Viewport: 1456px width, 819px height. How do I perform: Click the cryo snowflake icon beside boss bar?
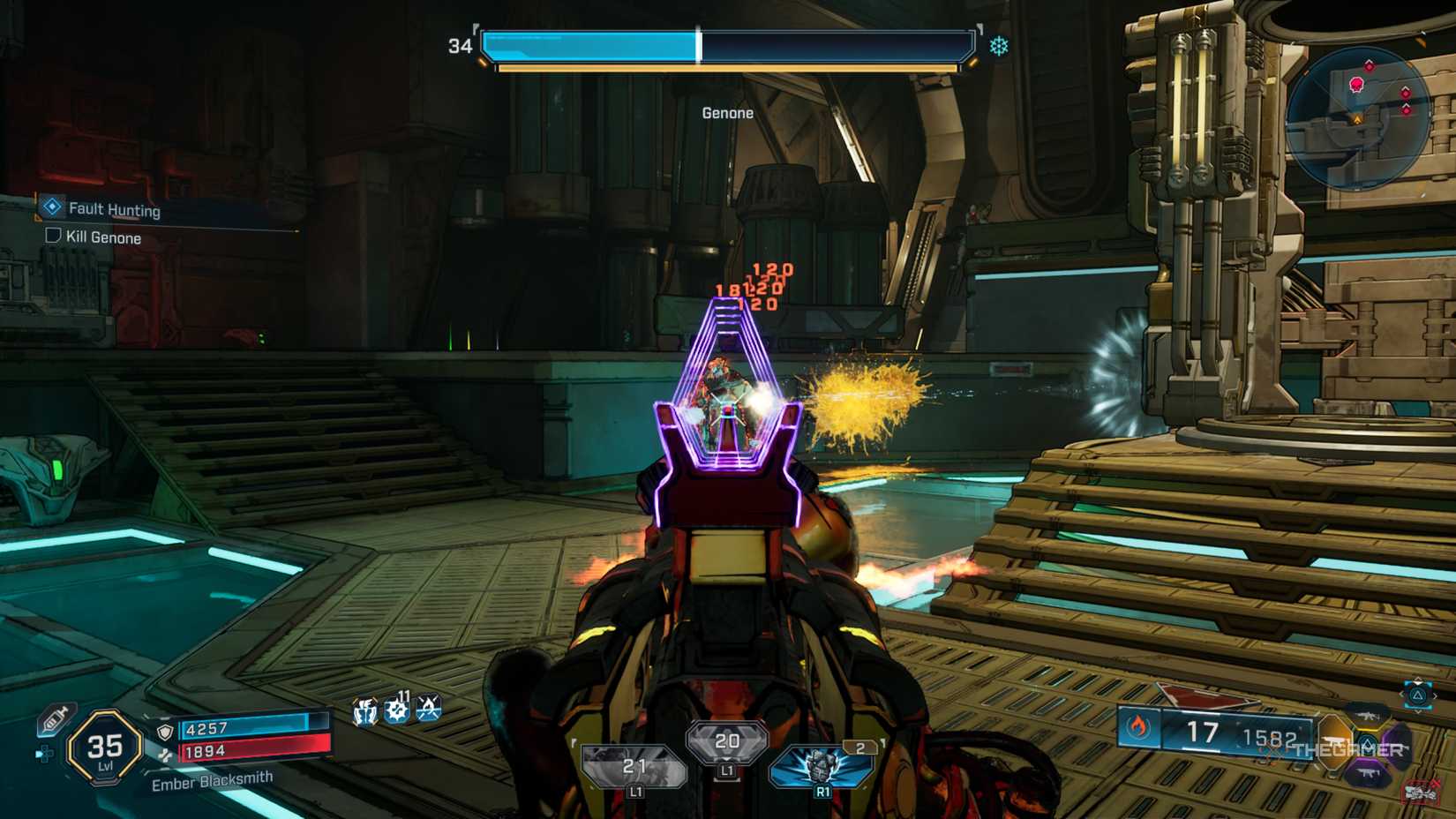(x=999, y=46)
